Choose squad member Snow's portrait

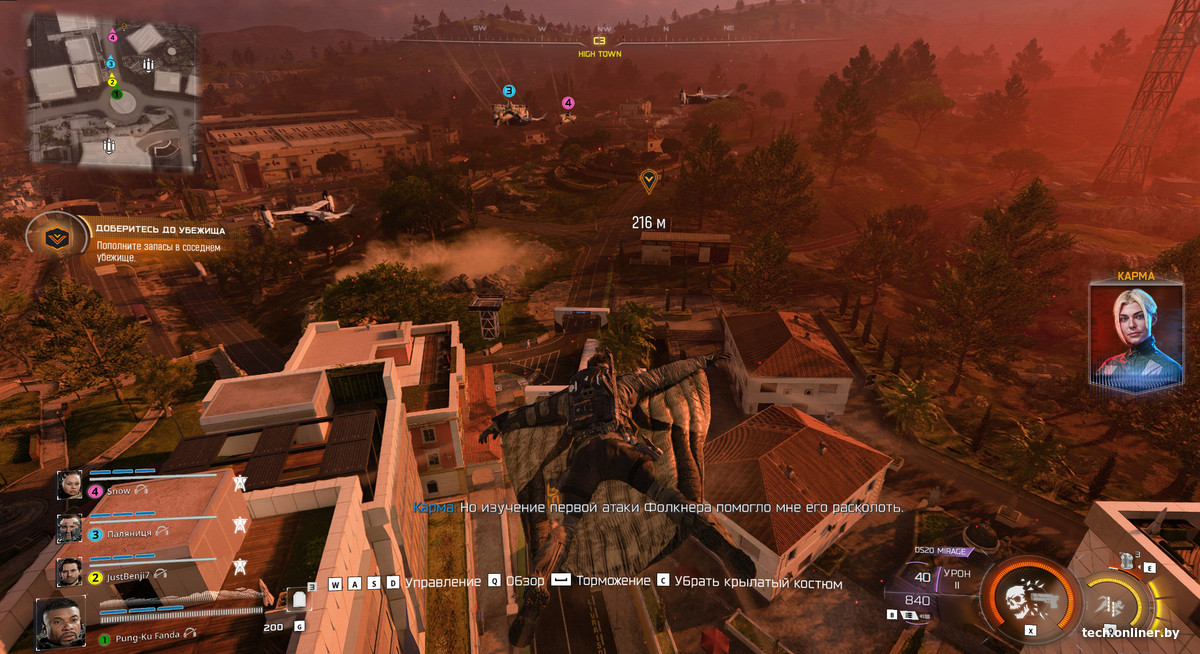pos(70,486)
